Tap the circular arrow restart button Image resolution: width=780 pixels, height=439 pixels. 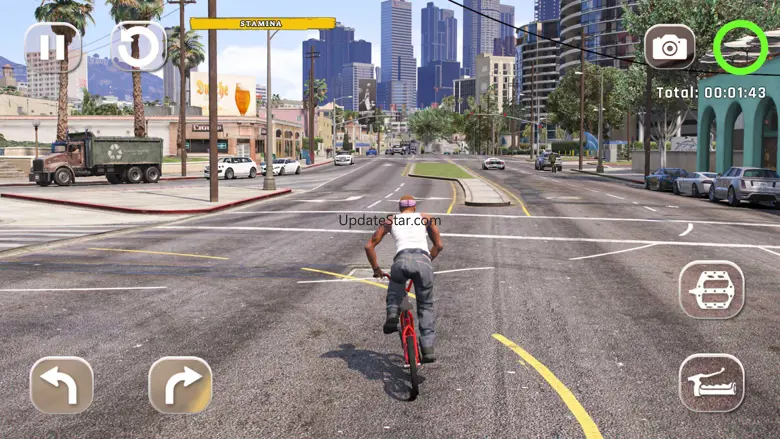tap(138, 47)
